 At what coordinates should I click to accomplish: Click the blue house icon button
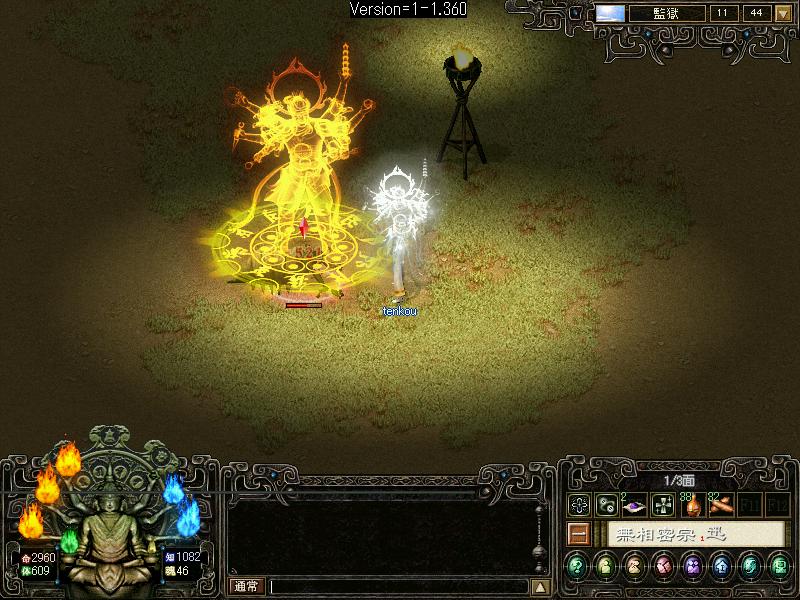click(x=721, y=566)
